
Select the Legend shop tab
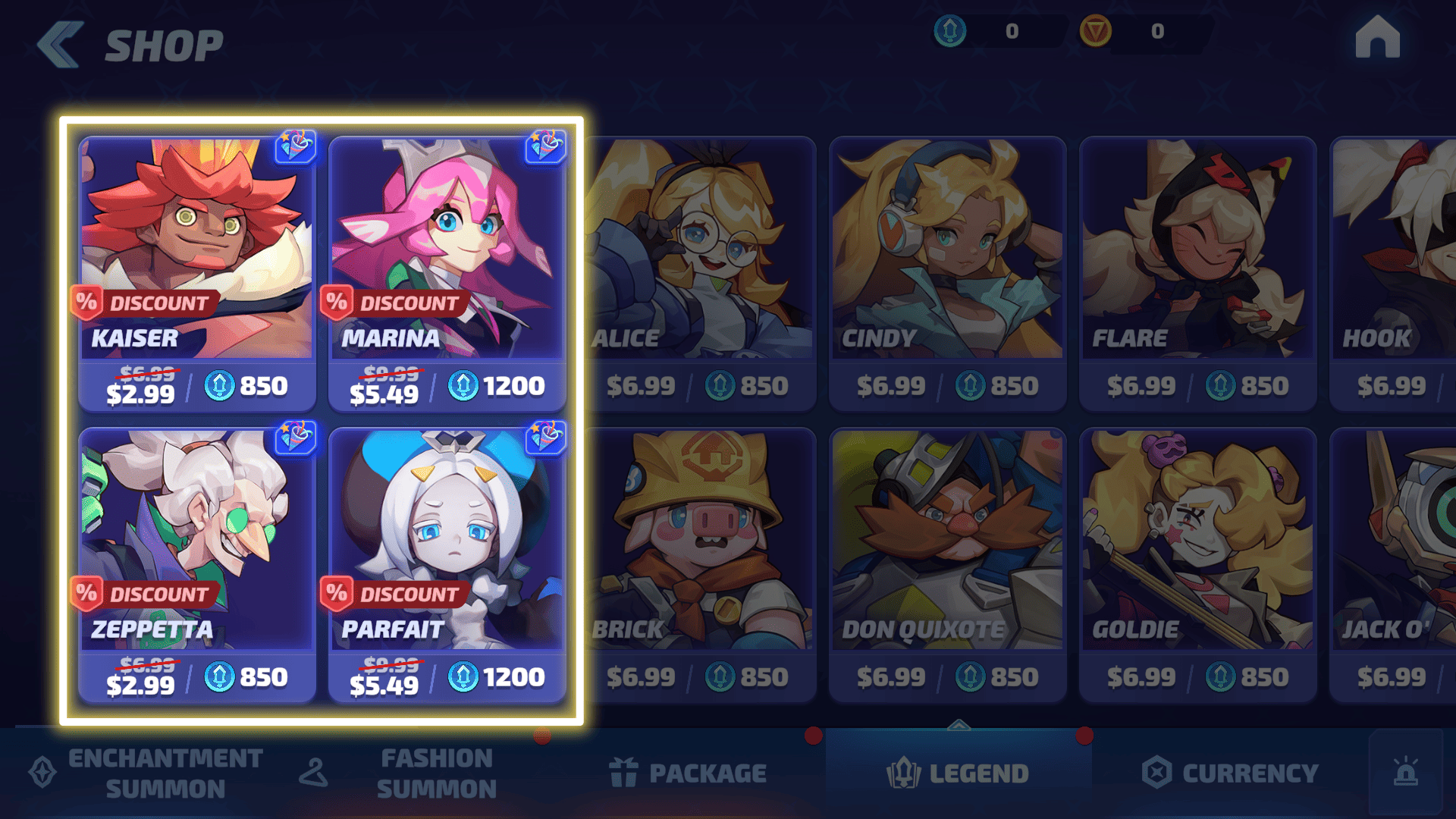click(x=959, y=773)
